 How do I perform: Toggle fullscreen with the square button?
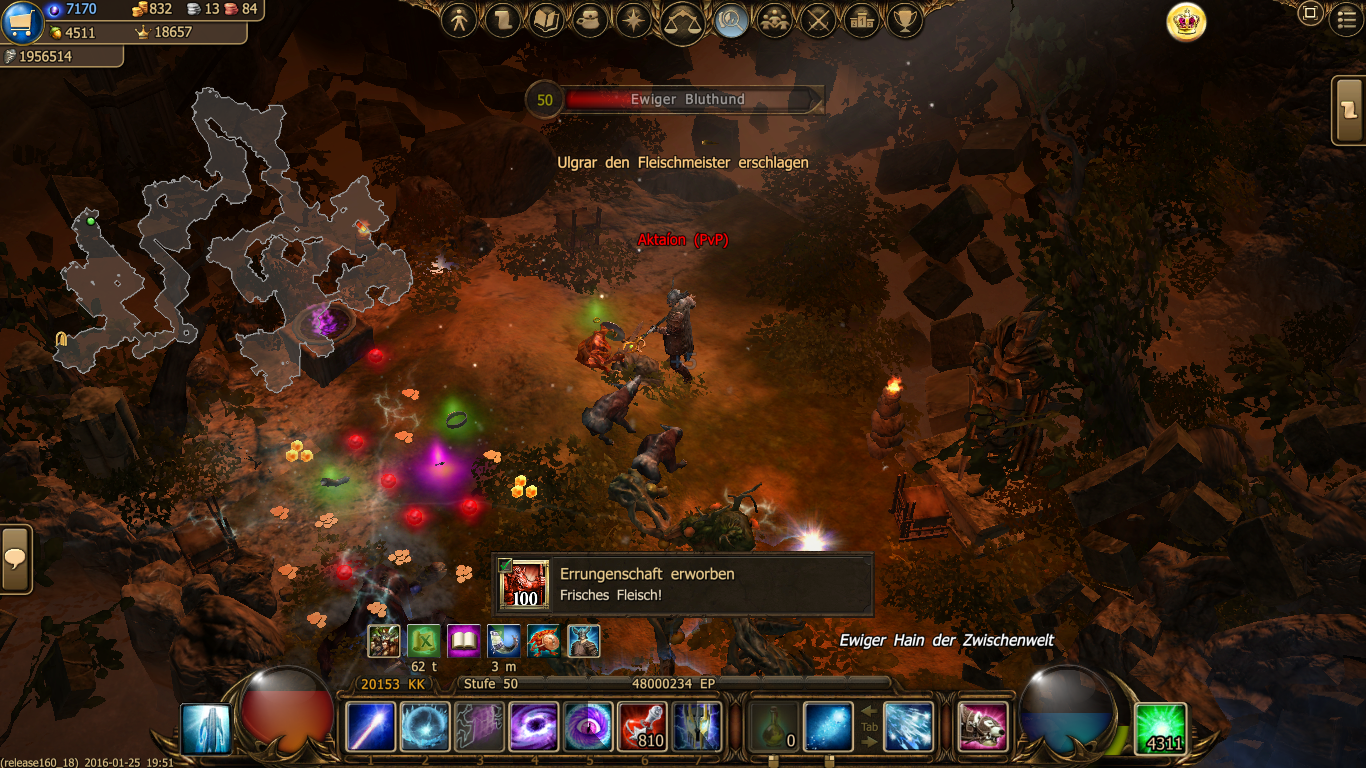click(1309, 14)
